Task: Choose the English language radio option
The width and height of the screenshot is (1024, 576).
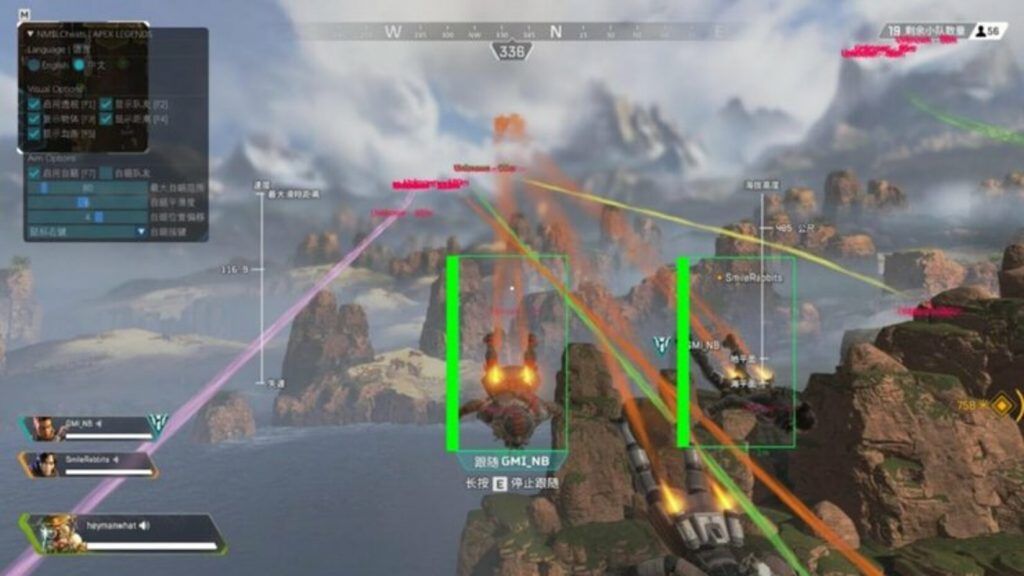Action: coord(35,65)
